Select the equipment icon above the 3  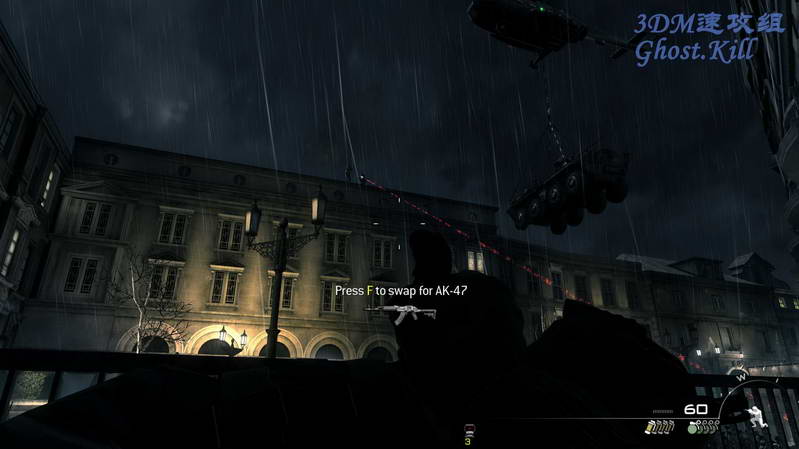coord(467,431)
